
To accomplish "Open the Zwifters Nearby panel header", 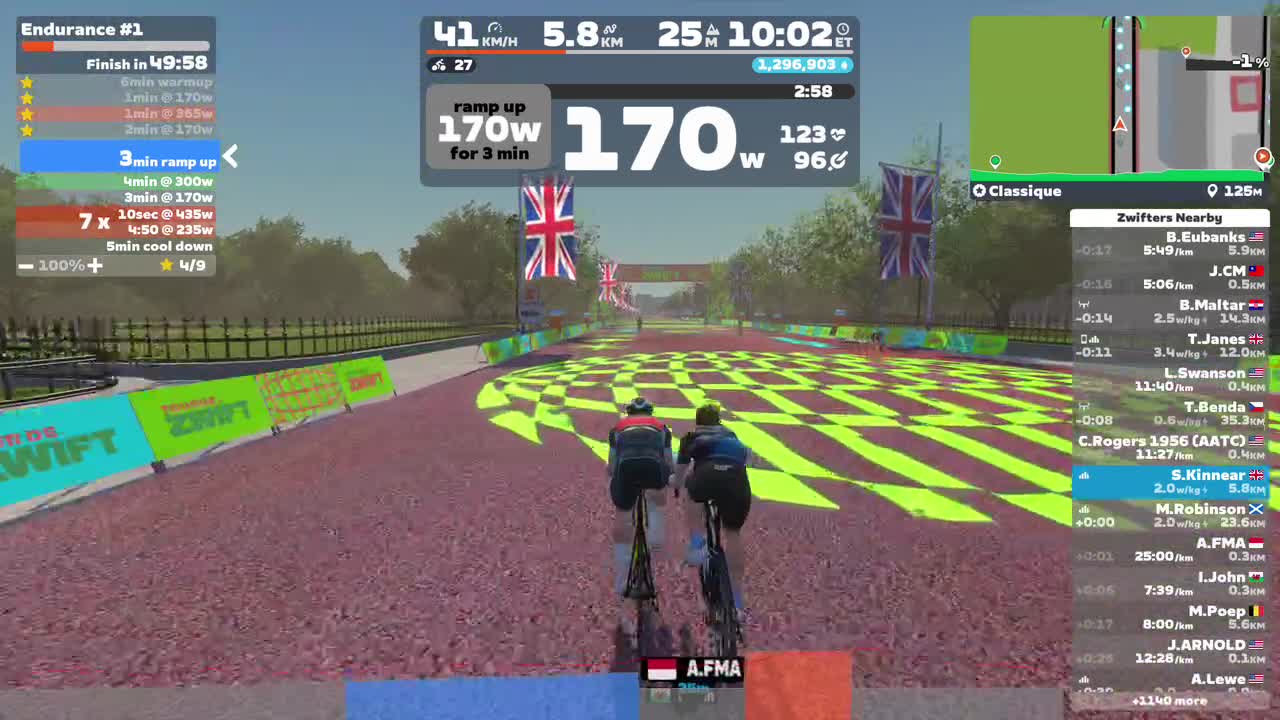I will point(1170,217).
